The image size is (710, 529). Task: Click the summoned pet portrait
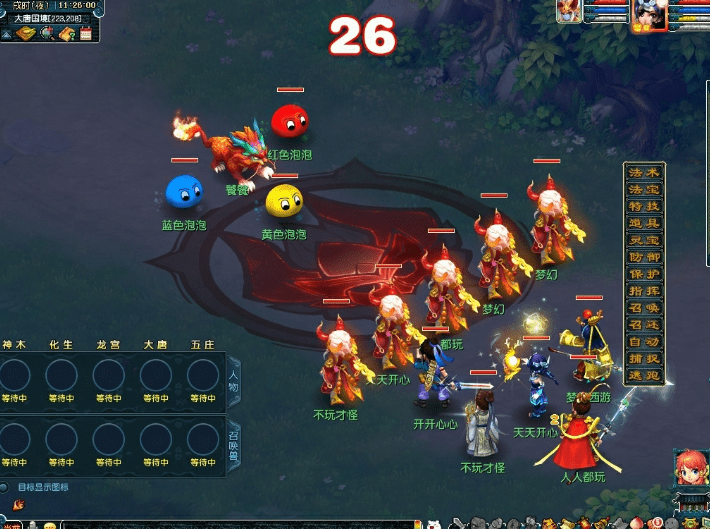point(571,11)
